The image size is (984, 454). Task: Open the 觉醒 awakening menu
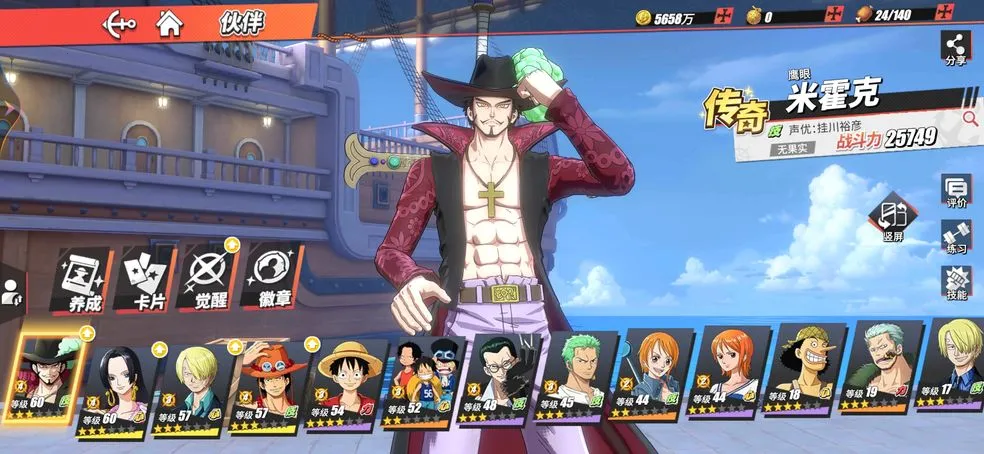click(x=209, y=277)
